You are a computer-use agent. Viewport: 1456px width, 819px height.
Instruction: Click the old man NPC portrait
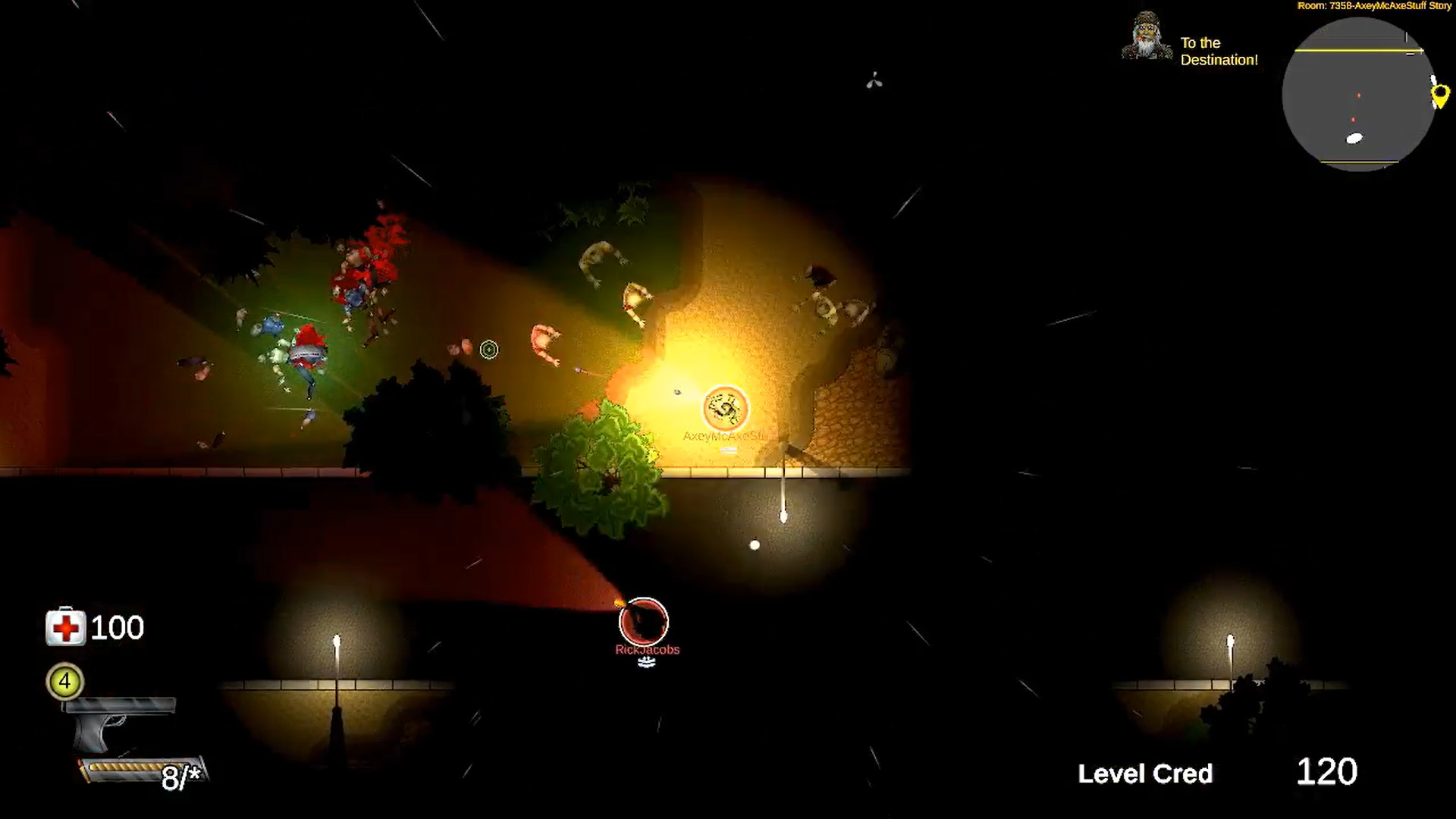[1145, 36]
